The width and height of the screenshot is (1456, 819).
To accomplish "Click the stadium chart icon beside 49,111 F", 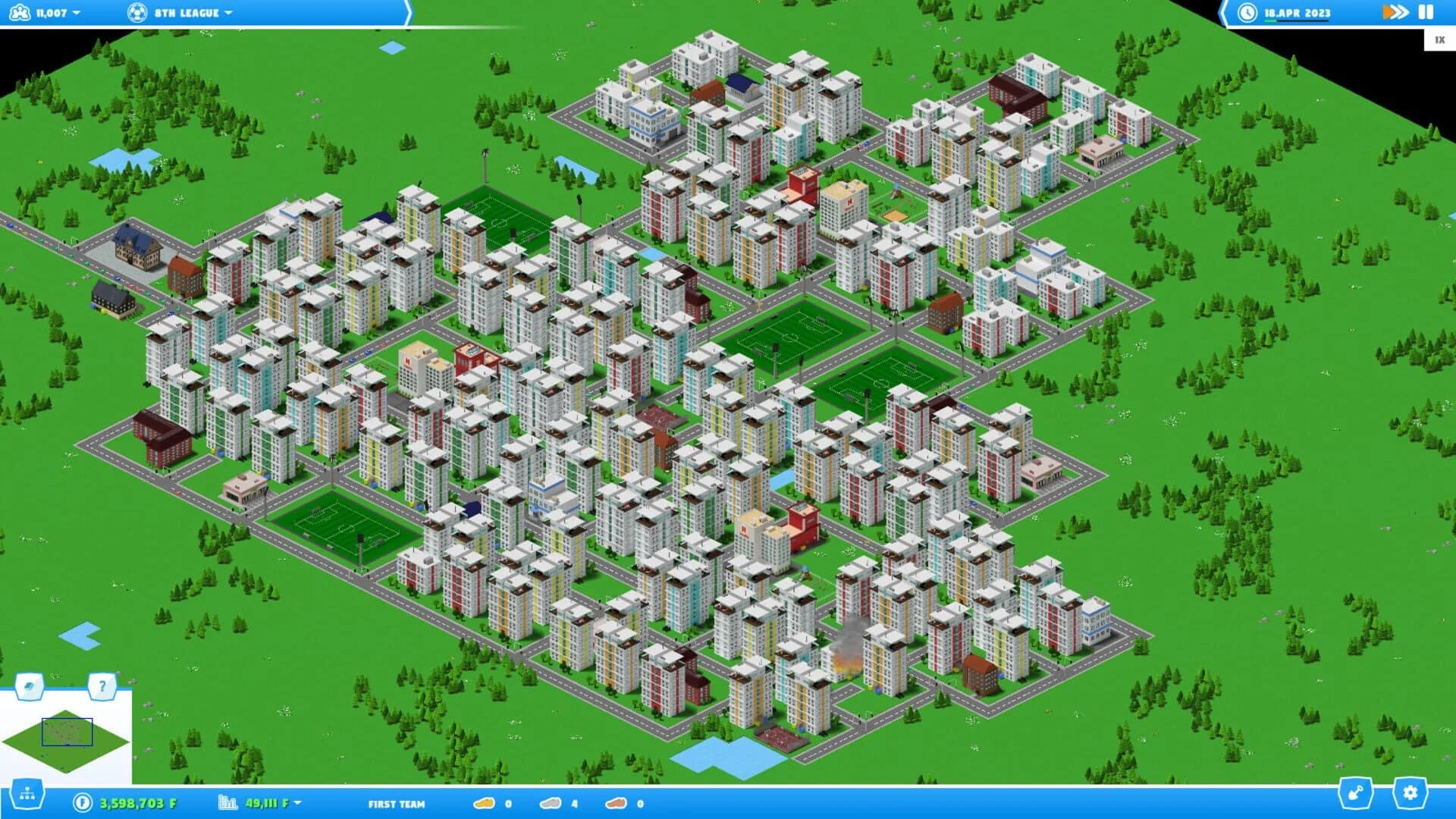I will [x=227, y=802].
